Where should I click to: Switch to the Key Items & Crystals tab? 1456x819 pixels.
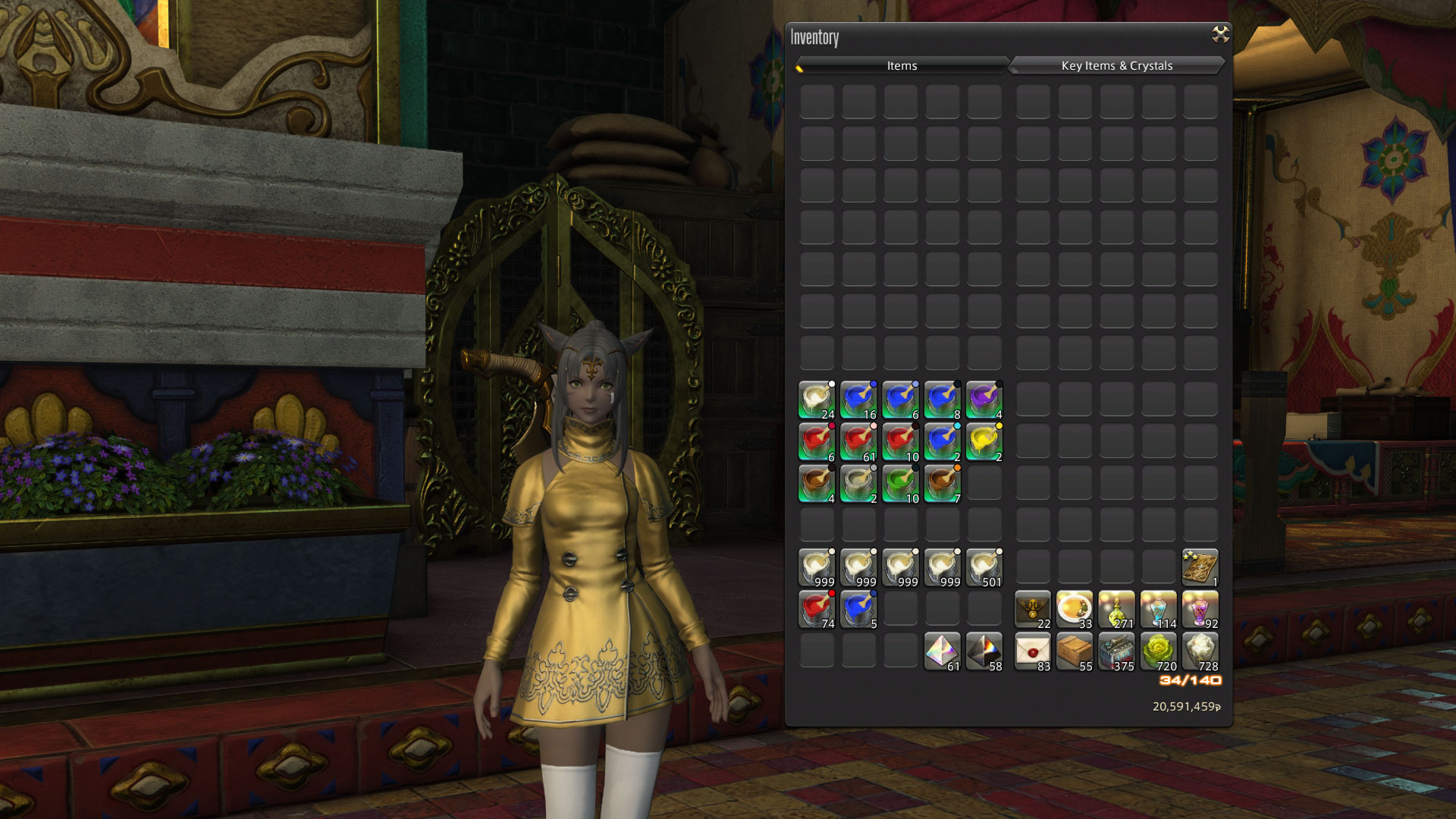(1116, 66)
